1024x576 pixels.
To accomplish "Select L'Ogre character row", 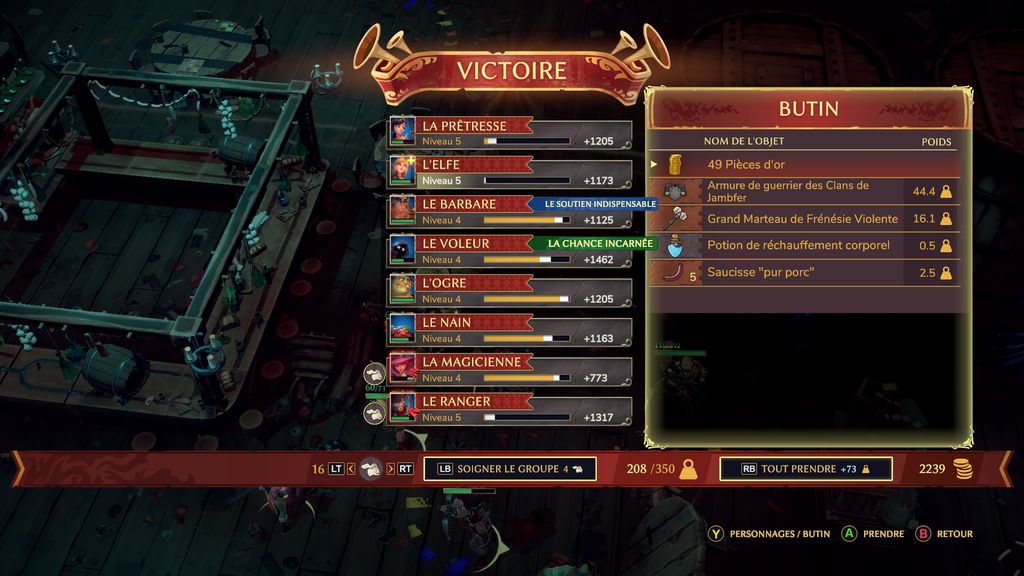I will coord(510,291).
